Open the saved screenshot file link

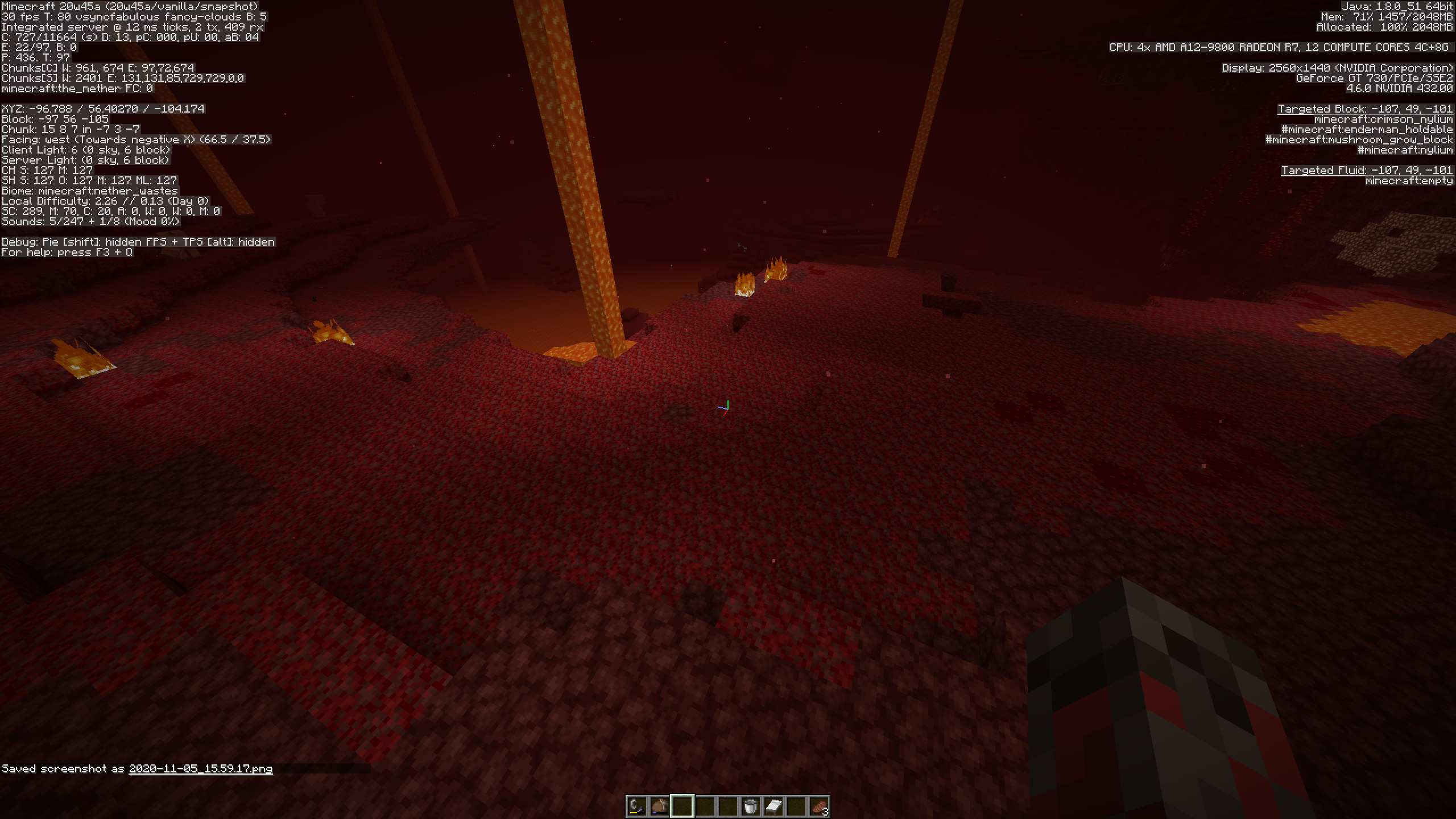pos(200,769)
